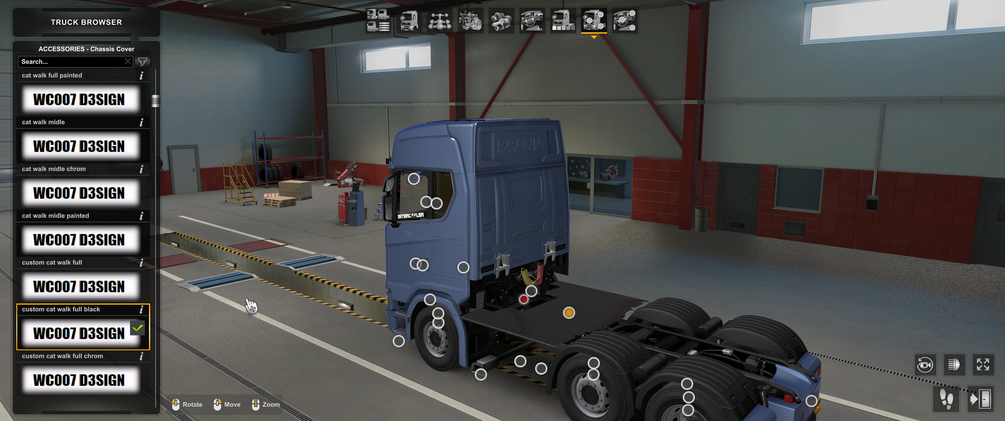Reset the camera rotation view
This screenshot has height=421, width=1005.
(x=924, y=365)
